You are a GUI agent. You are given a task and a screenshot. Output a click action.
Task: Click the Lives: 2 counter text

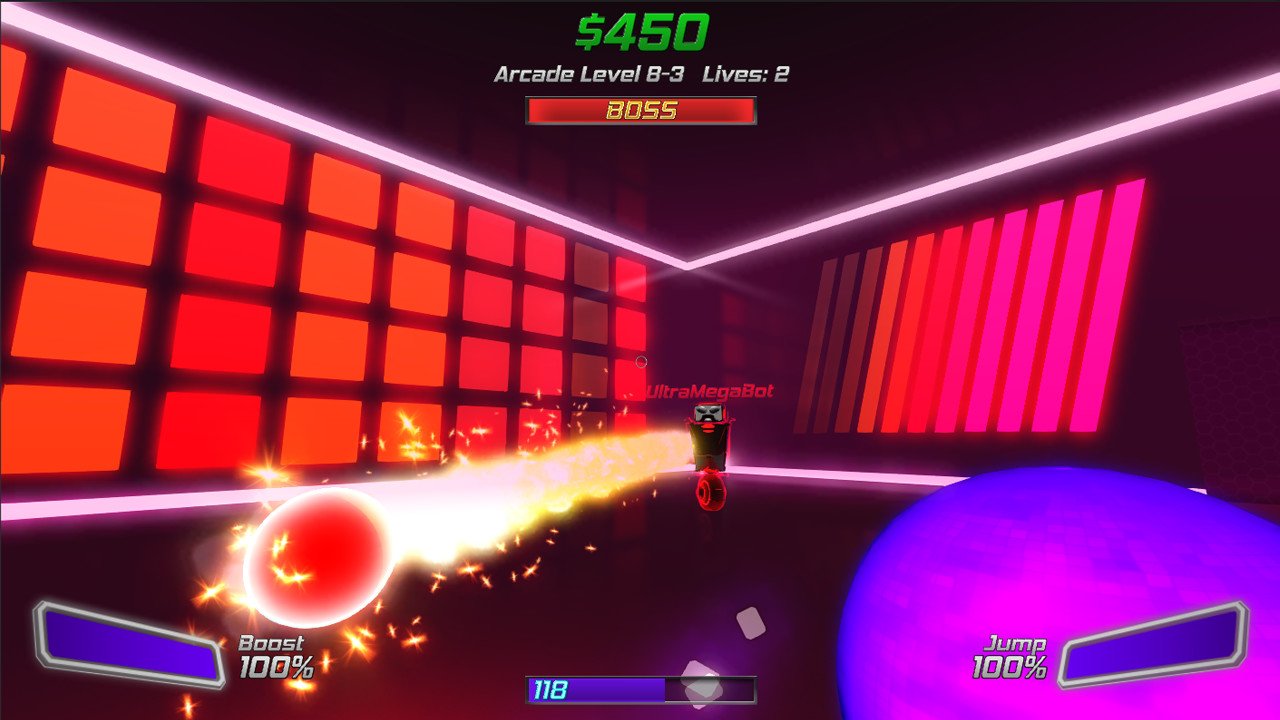(x=745, y=74)
